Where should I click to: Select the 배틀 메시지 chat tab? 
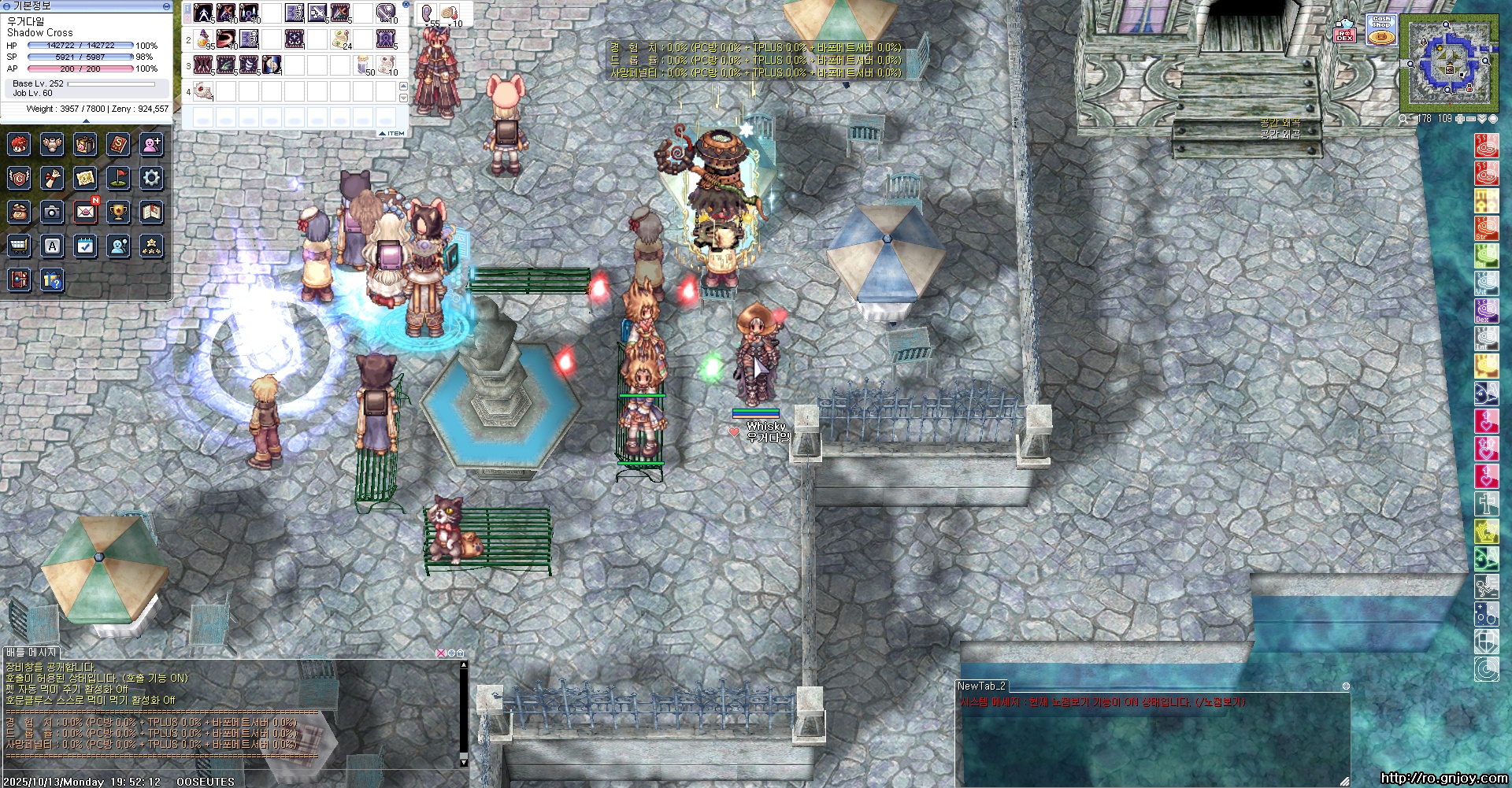pyautogui.click(x=31, y=653)
